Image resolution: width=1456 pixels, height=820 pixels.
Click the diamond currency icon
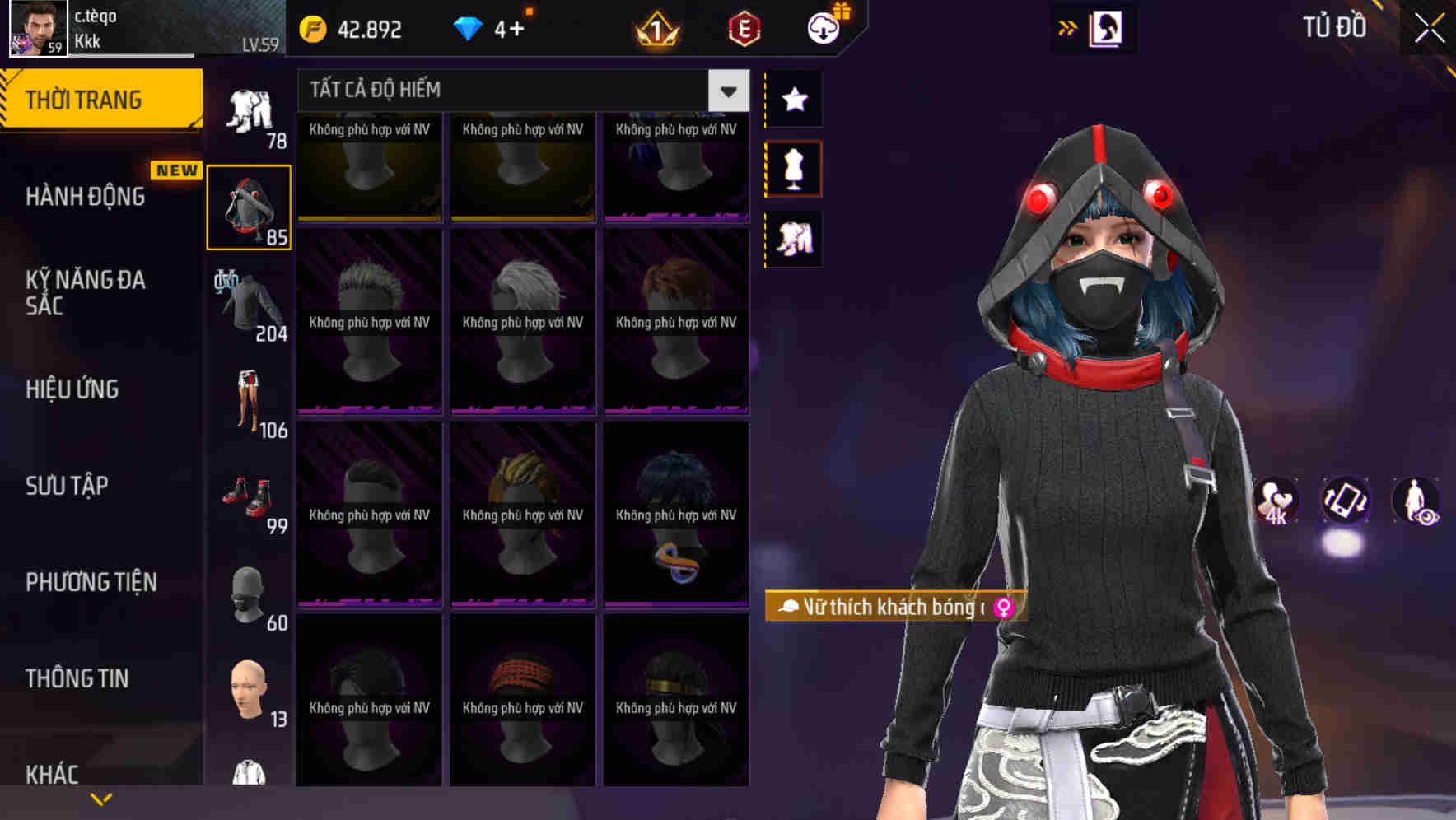468,27
